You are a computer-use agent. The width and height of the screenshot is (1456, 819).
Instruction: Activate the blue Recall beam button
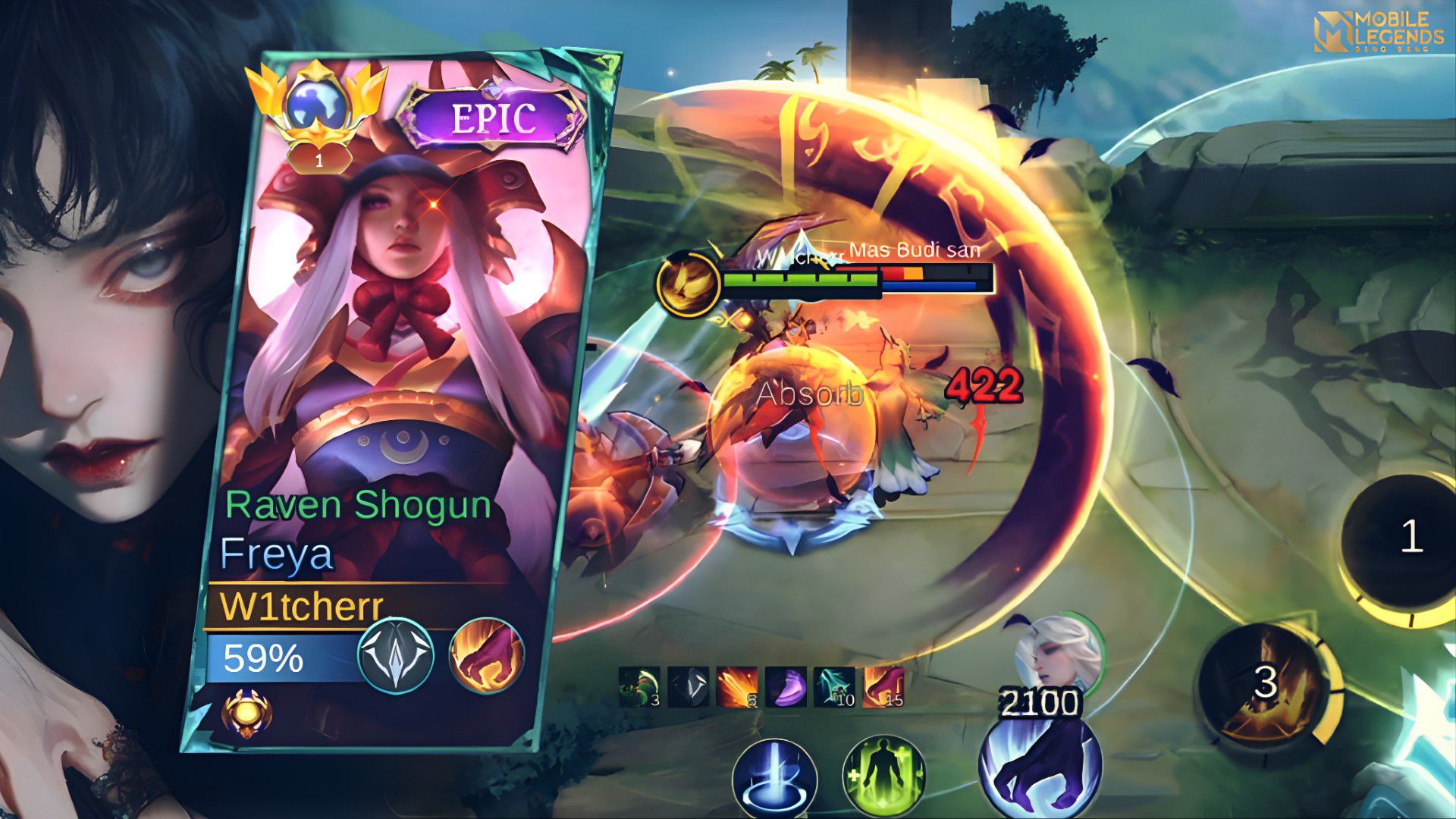click(x=774, y=780)
